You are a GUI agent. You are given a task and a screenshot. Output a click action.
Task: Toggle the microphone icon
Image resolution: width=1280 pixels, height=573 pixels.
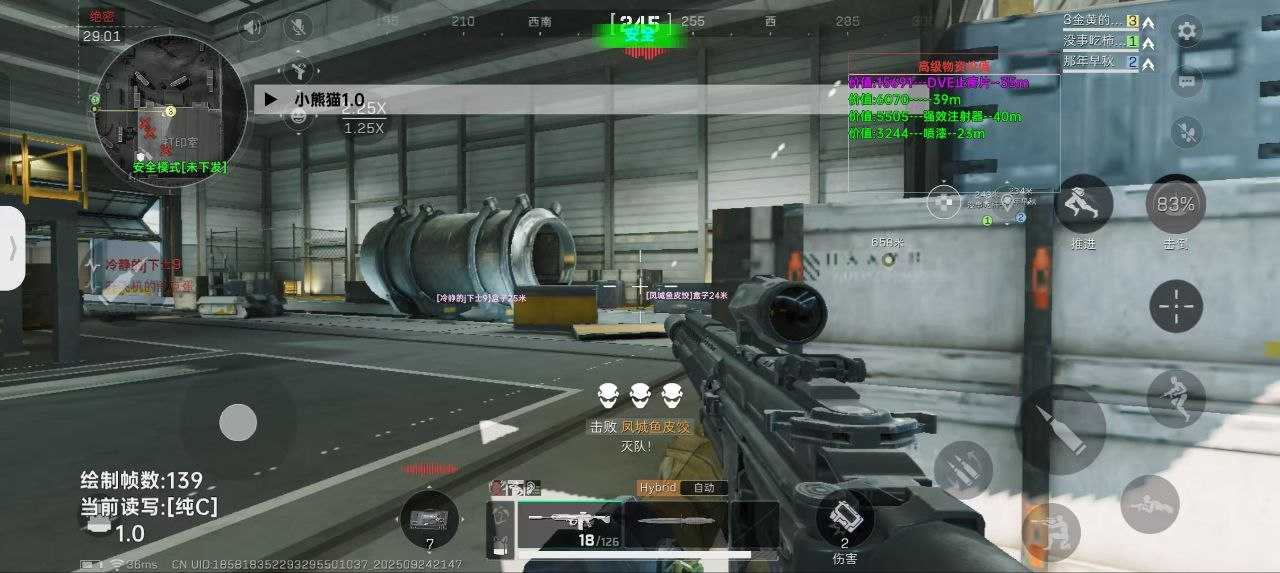[x=297, y=26]
